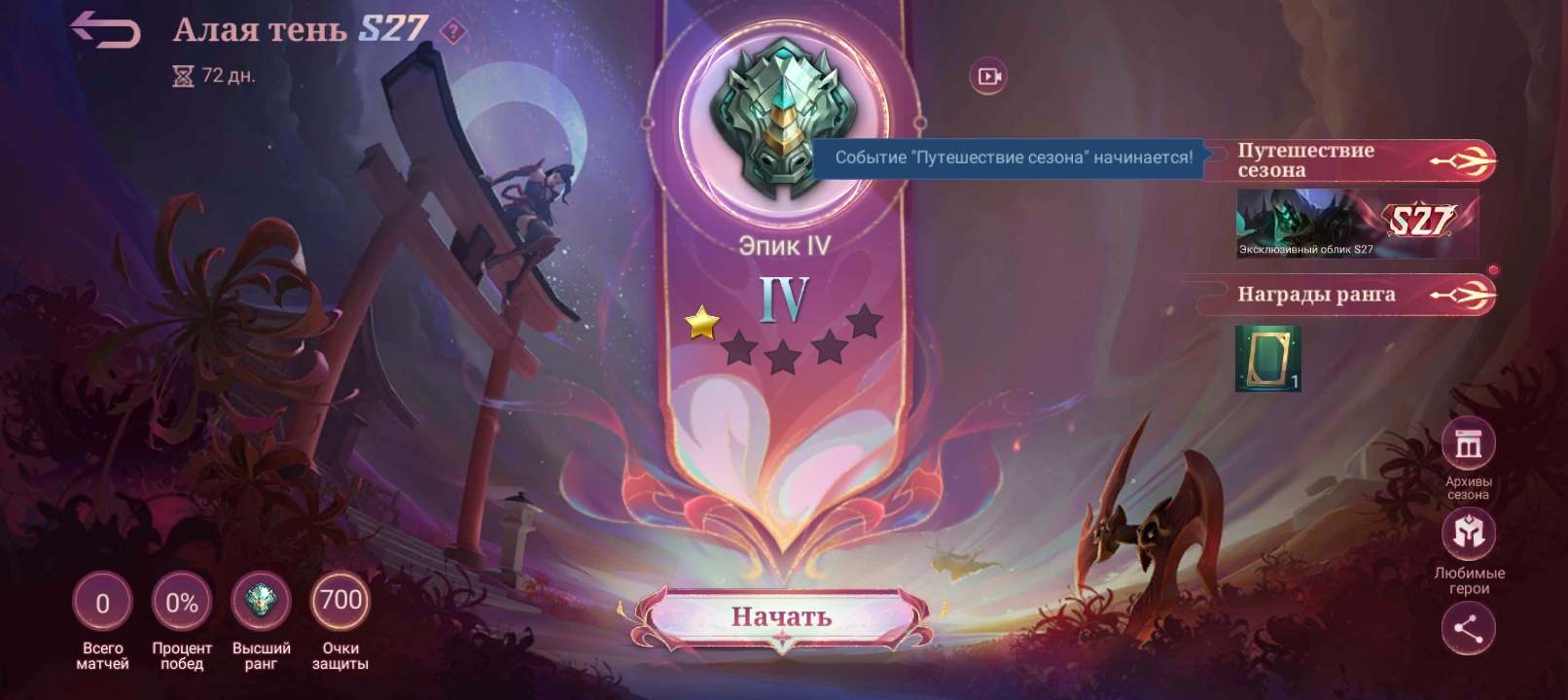Open the Путешествие сезона event
The height and width of the screenshot is (700, 1568).
pos(1347,160)
